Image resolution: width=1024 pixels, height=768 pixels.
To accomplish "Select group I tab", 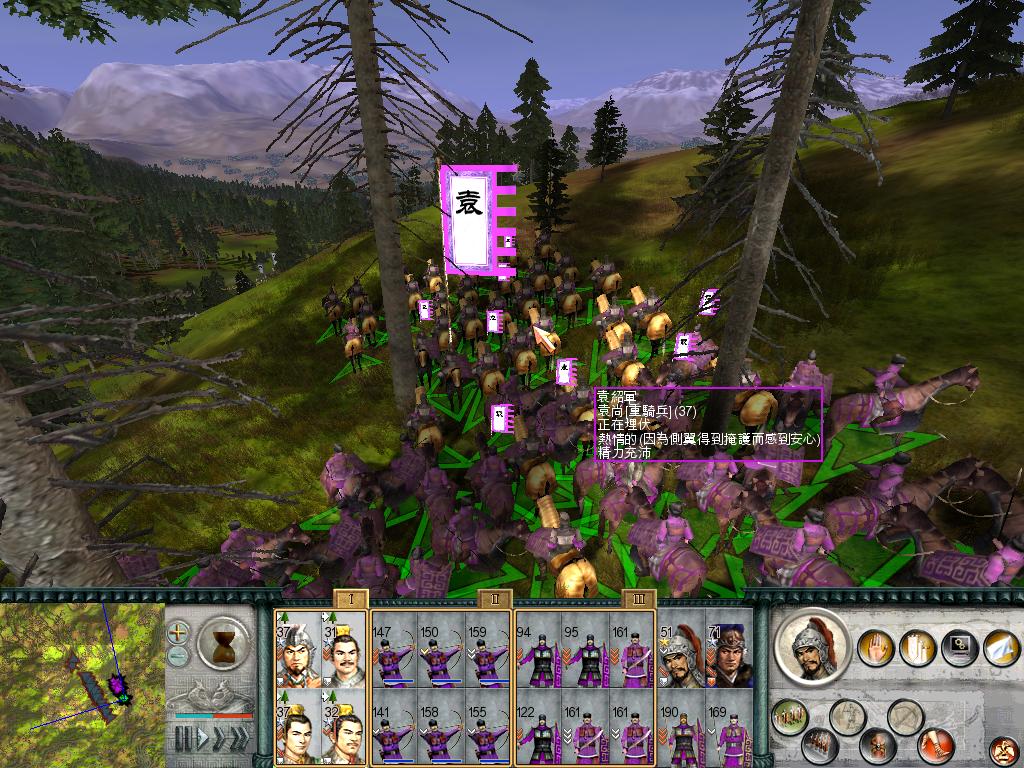I will pyautogui.click(x=351, y=598).
